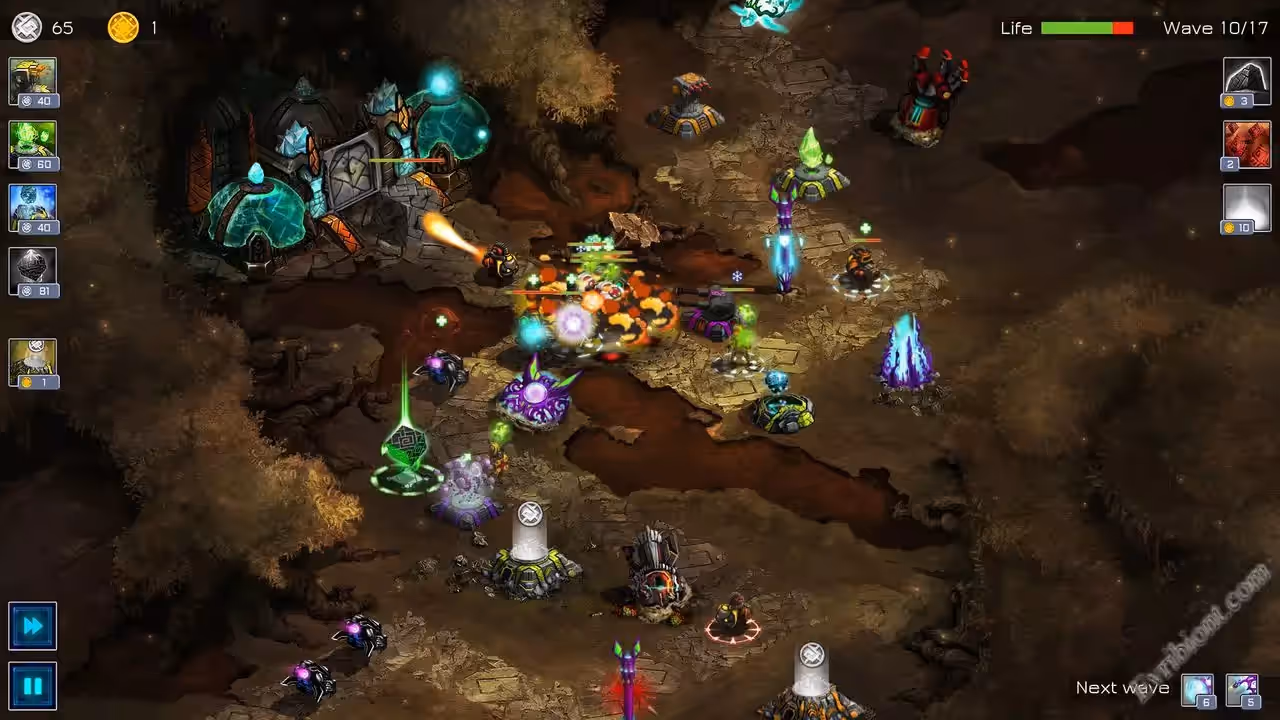1280x720 pixels.
Task: Select the build-platform item costing 1 coin
Action: (x=33, y=362)
